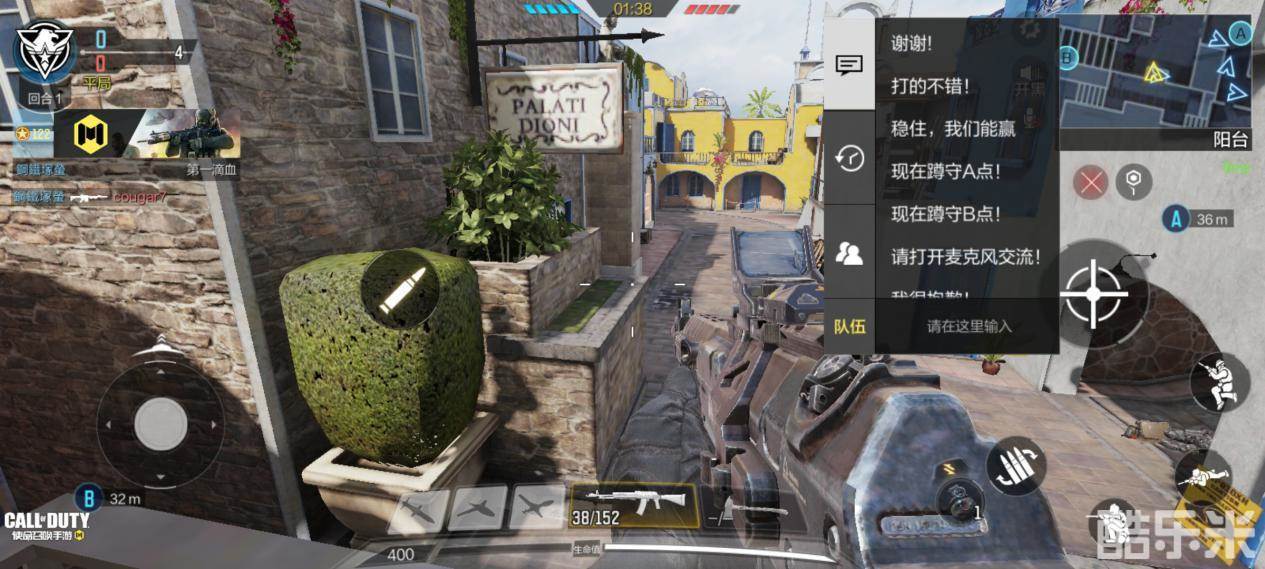
Task: Send 现在蹲守B点! to the team
Action: point(945,213)
